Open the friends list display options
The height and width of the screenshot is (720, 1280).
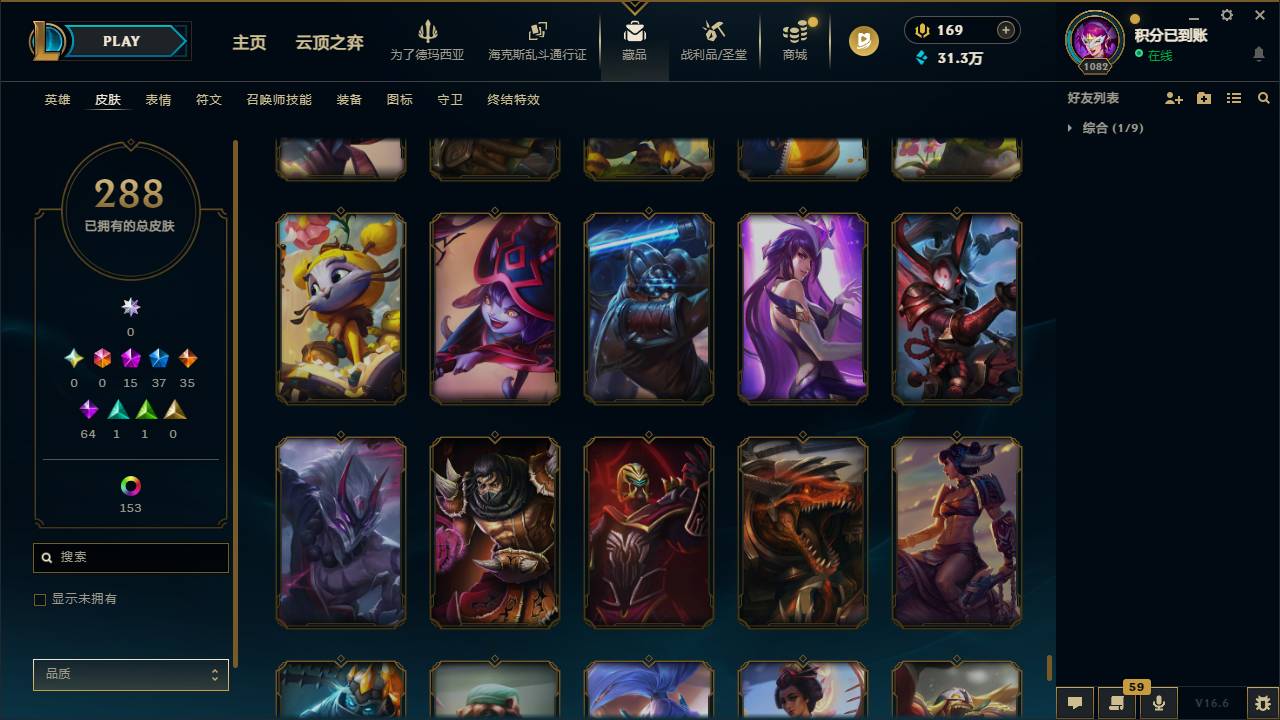[x=1234, y=97]
